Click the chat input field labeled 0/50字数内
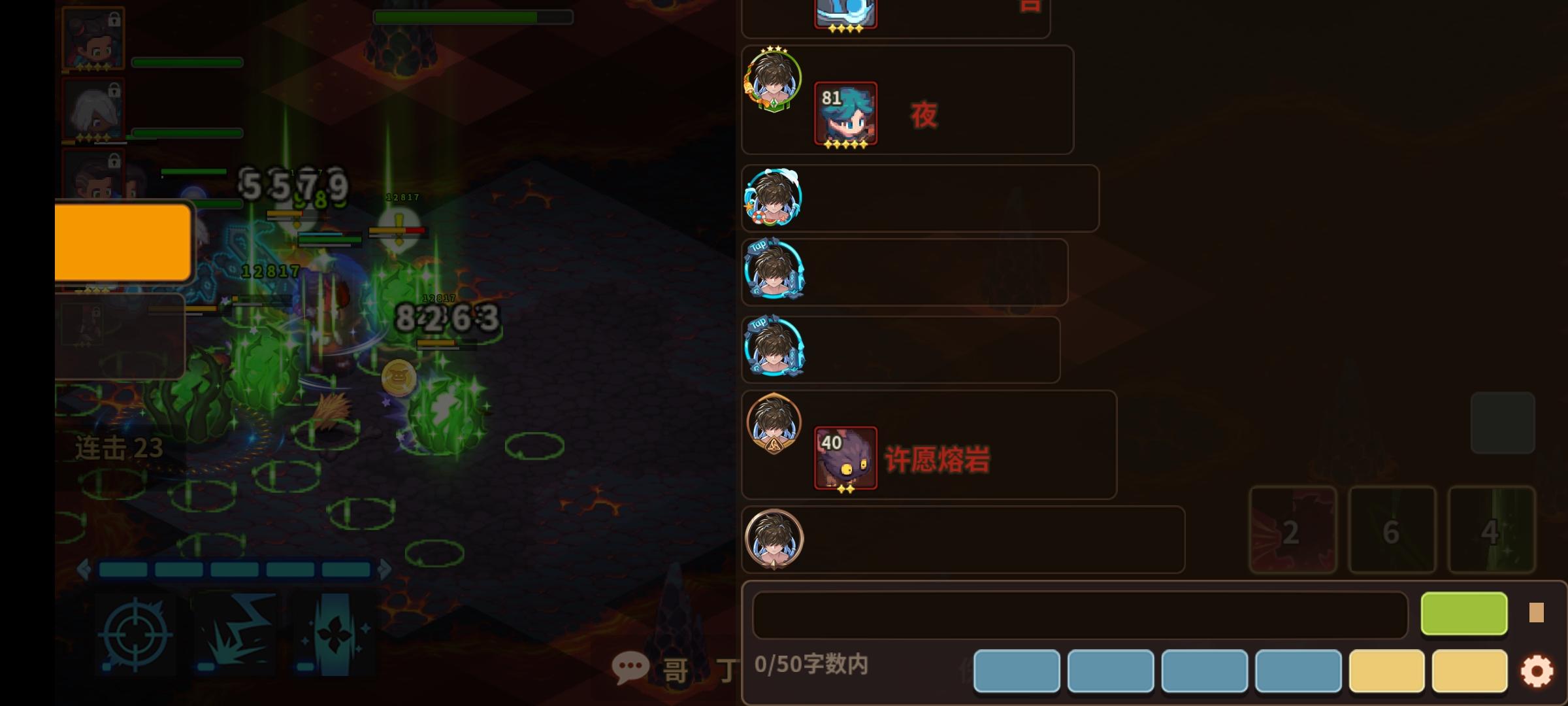1568x706 pixels. (x=1078, y=613)
